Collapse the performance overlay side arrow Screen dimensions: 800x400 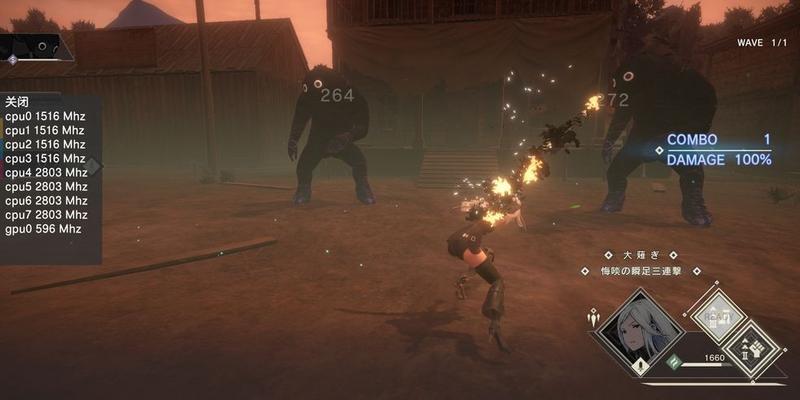(95, 165)
